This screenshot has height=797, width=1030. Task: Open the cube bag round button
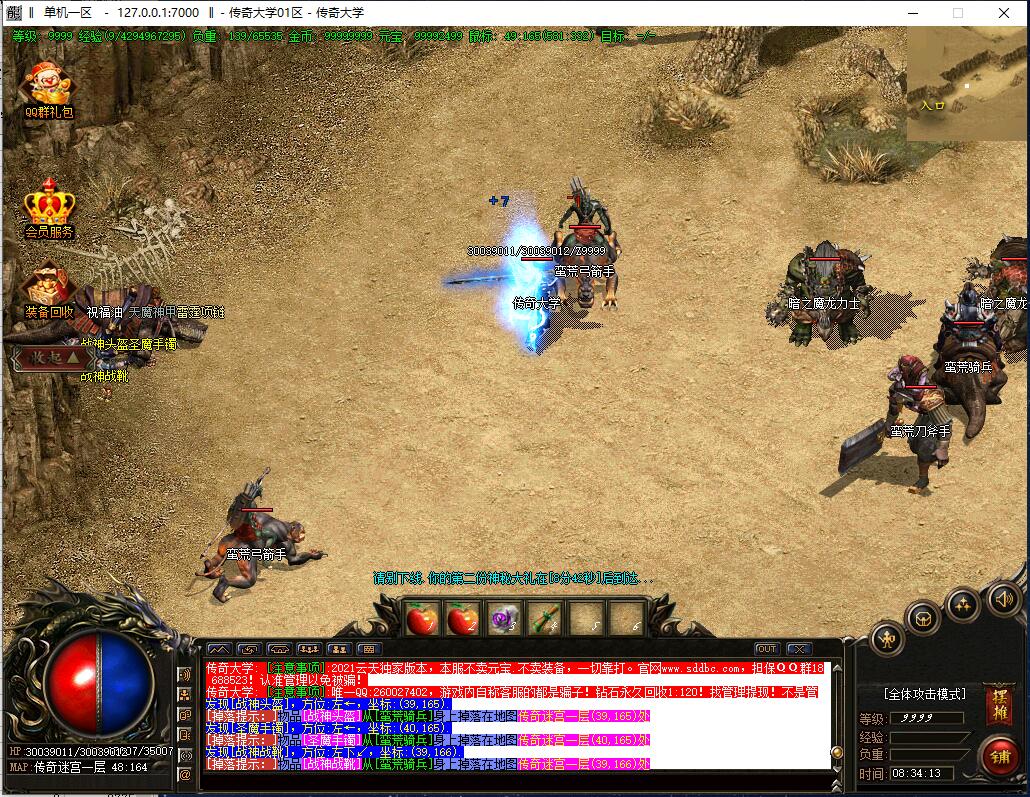point(924,617)
